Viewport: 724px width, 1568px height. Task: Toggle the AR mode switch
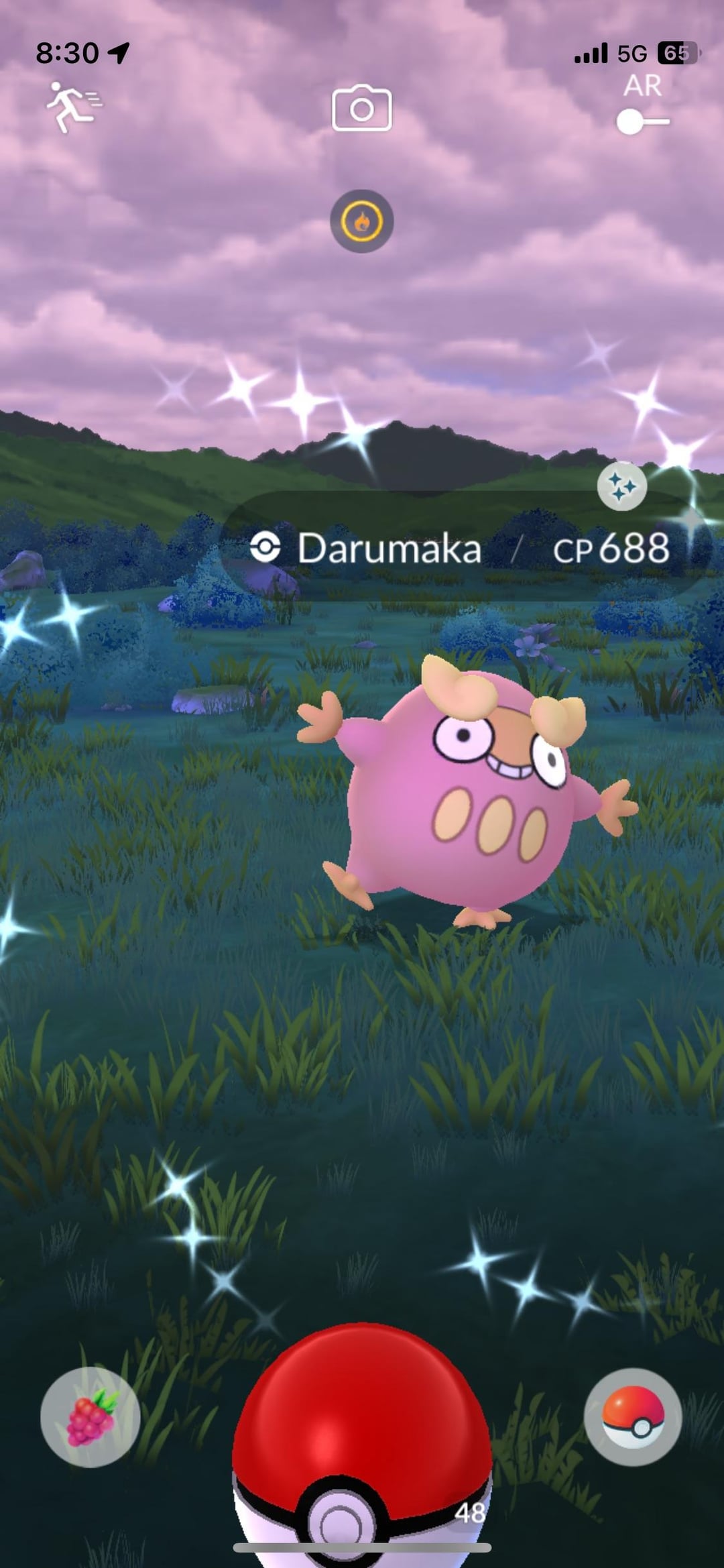(642, 121)
